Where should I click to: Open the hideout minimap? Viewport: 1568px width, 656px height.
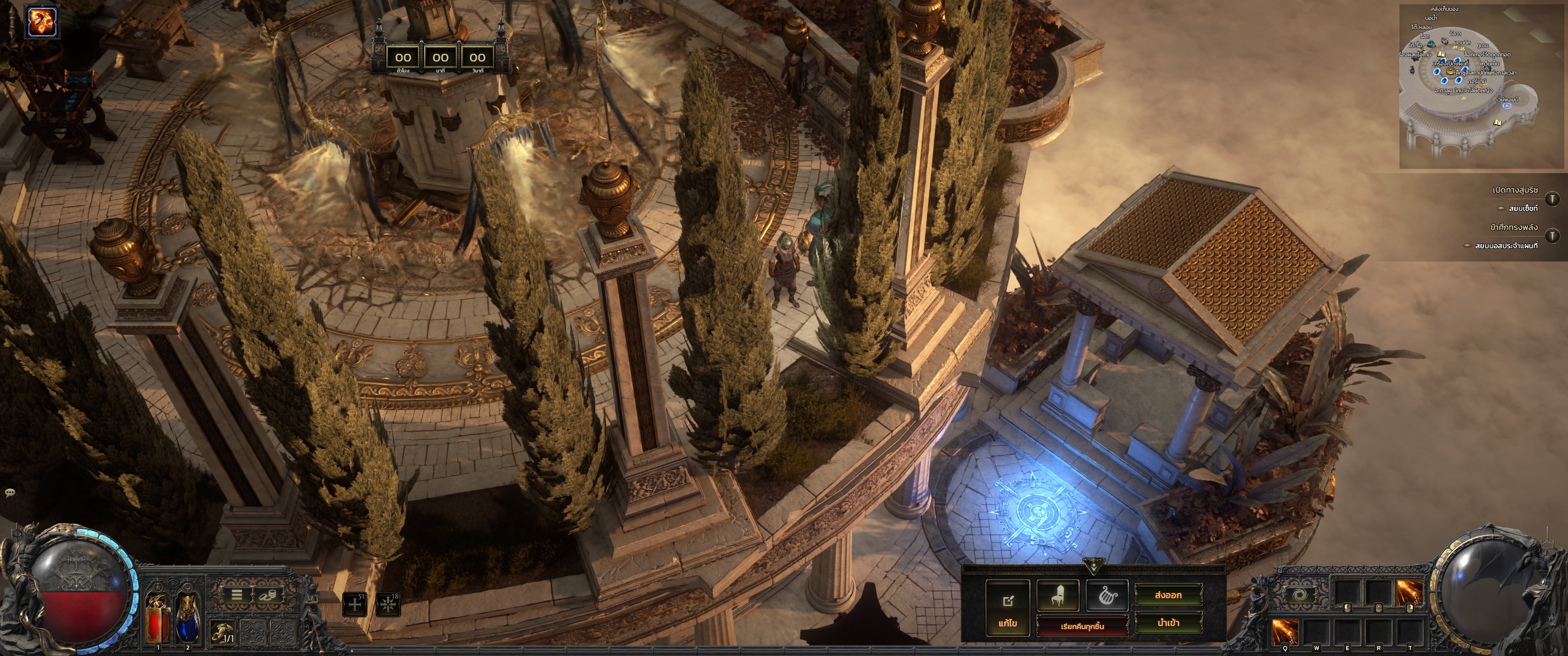click(1483, 87)
